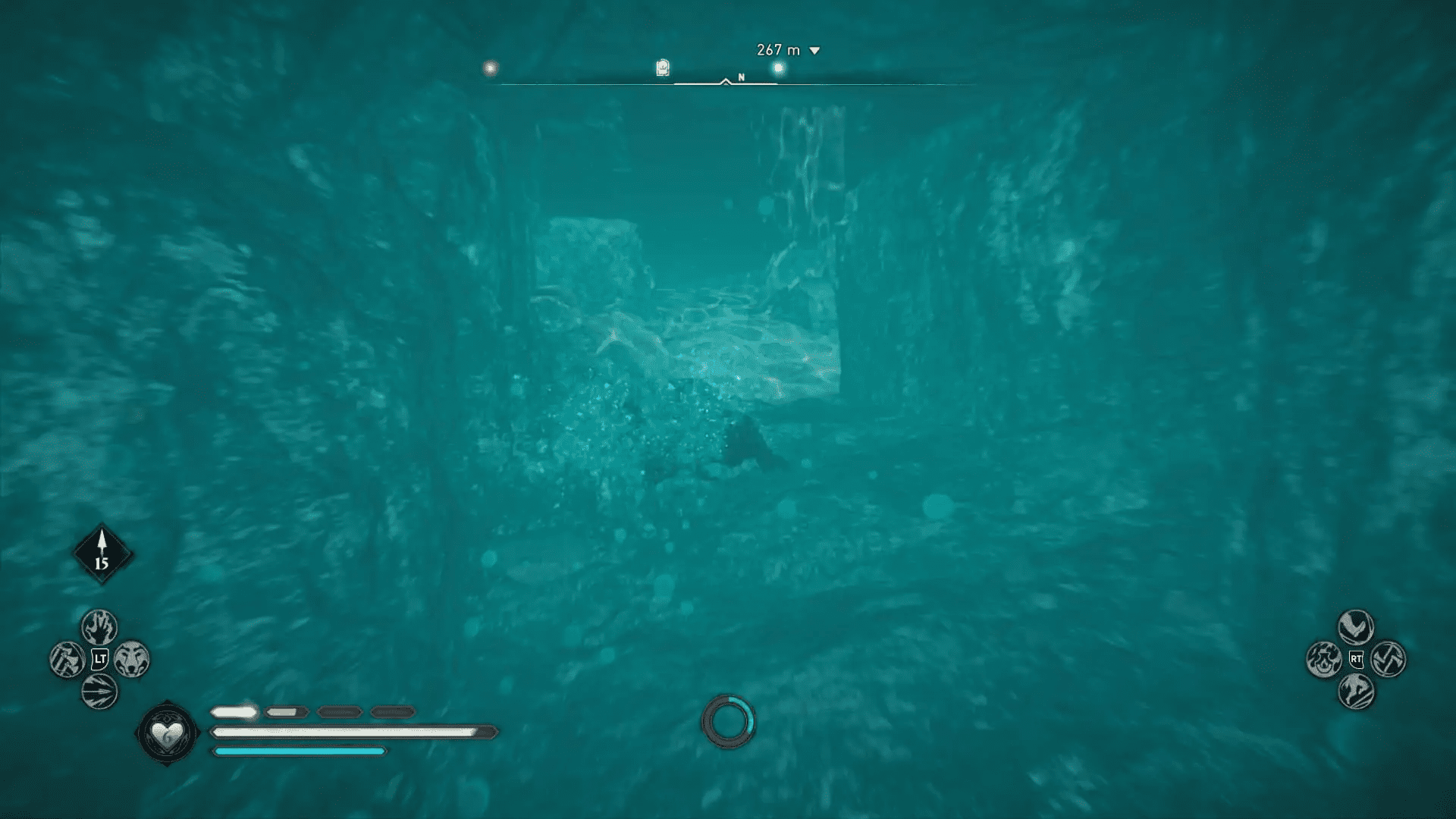Select the flaming hand ranged ability
Viewport: 1456px width, 819px height.
pyautogui.click(x=99, y=627)
